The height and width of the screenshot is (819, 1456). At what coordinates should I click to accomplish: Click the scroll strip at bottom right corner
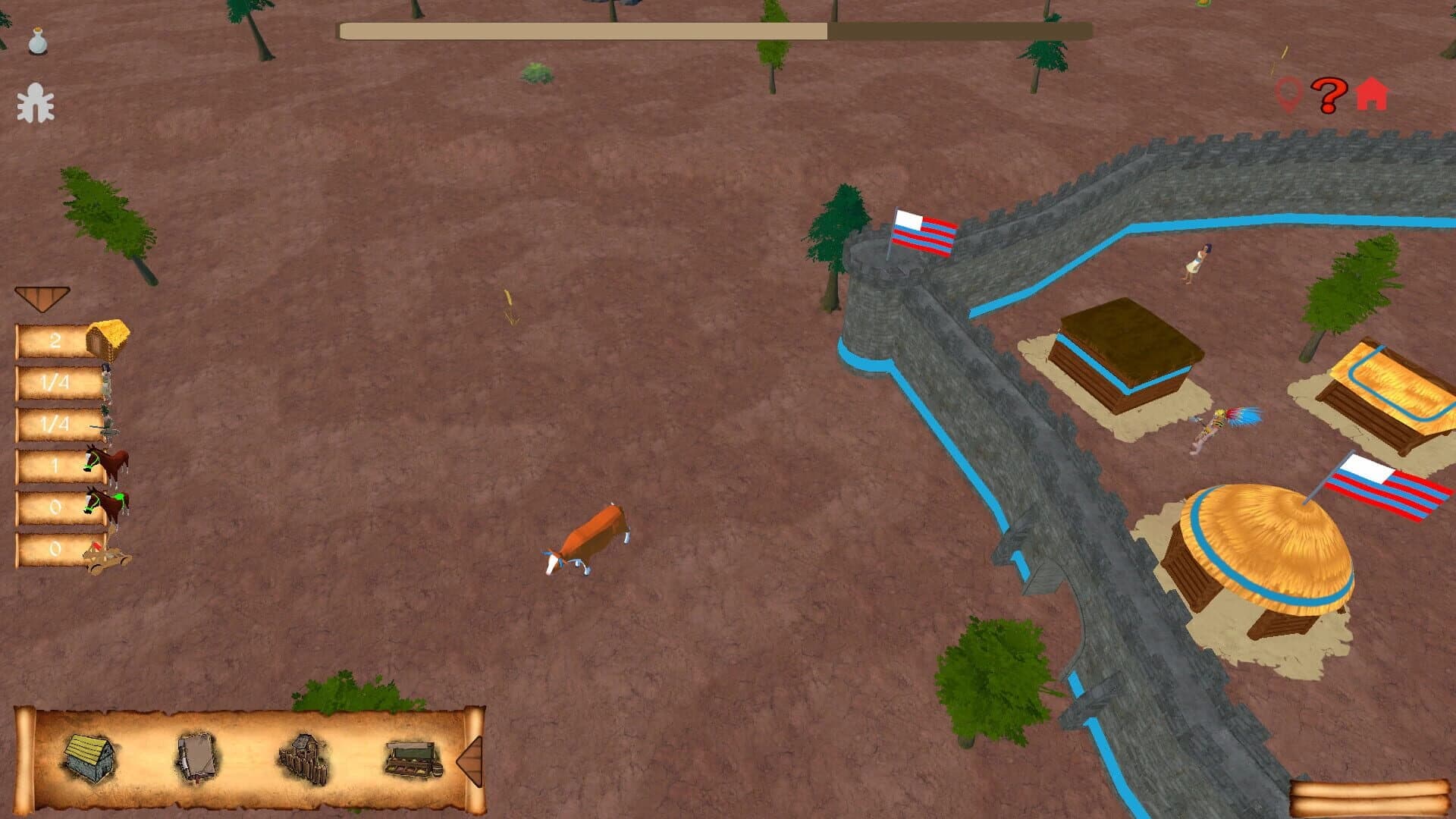coord(1365,796)
